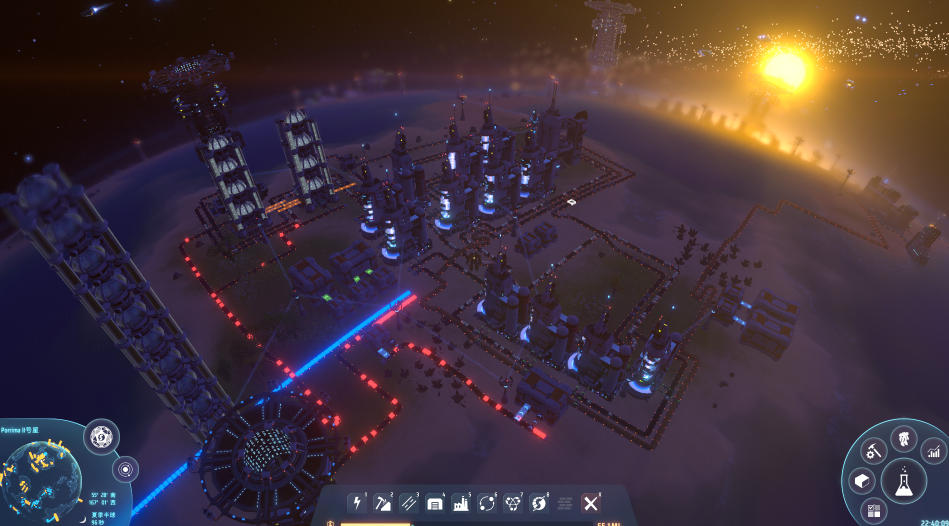Viewport: 949px width, 526px height.
Task: Choose the triangular molecule build category
Action: pos(513,503)
